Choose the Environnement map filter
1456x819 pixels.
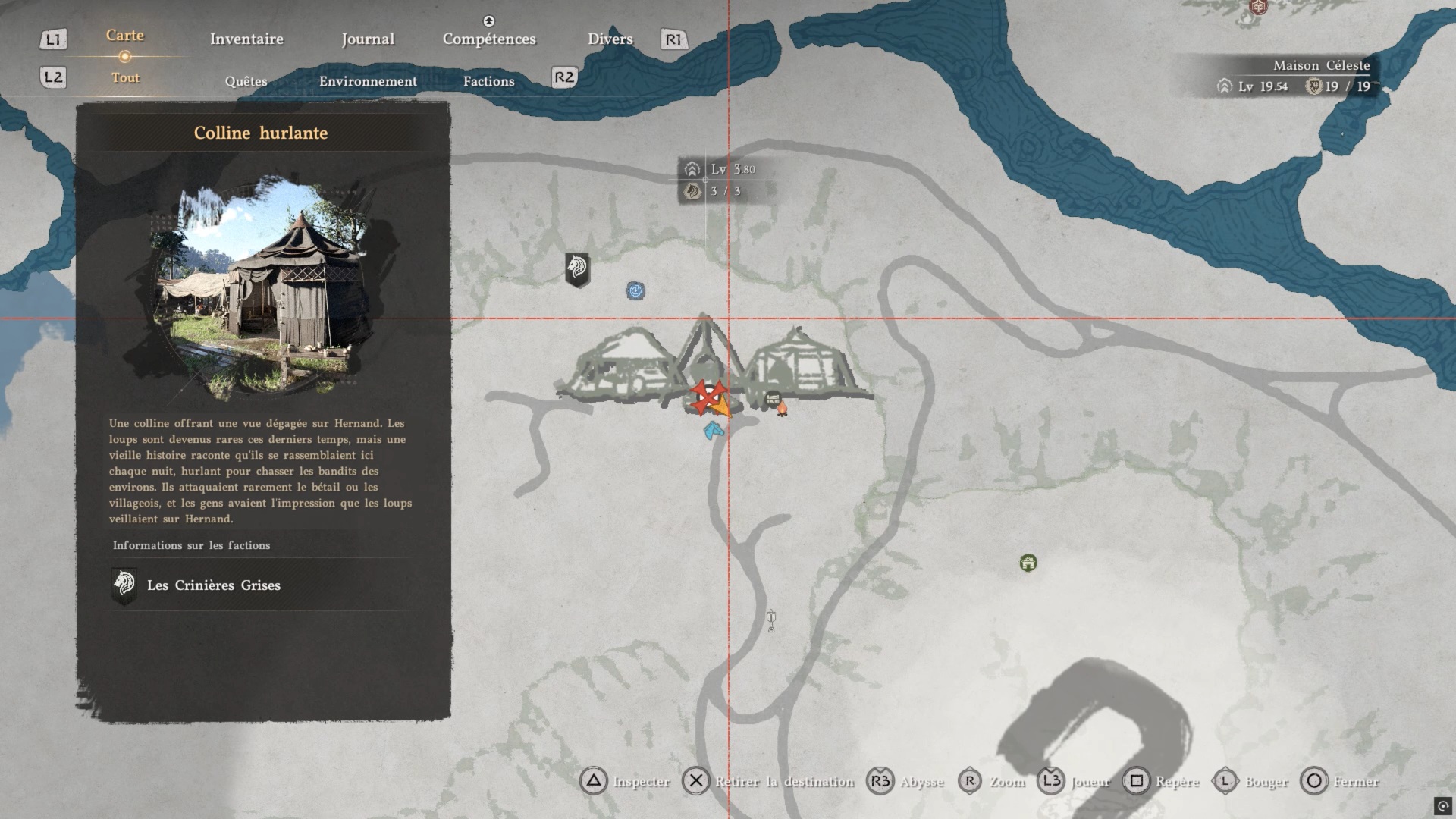tap(368, 81)
